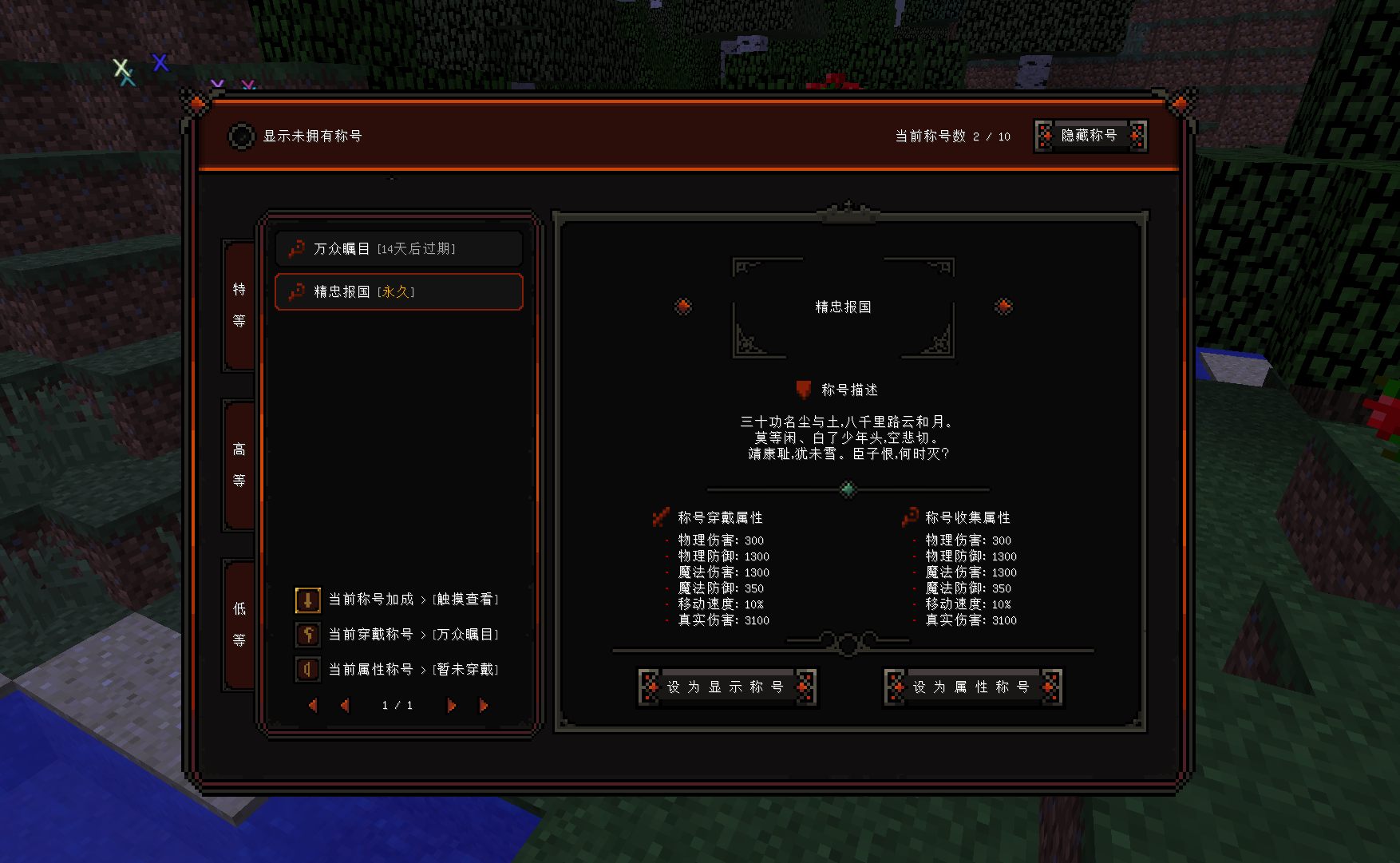The width and height of the screenshot is (1400, 863).
Task: Click the 设为显示称号 button
Action: coord(727,687)
